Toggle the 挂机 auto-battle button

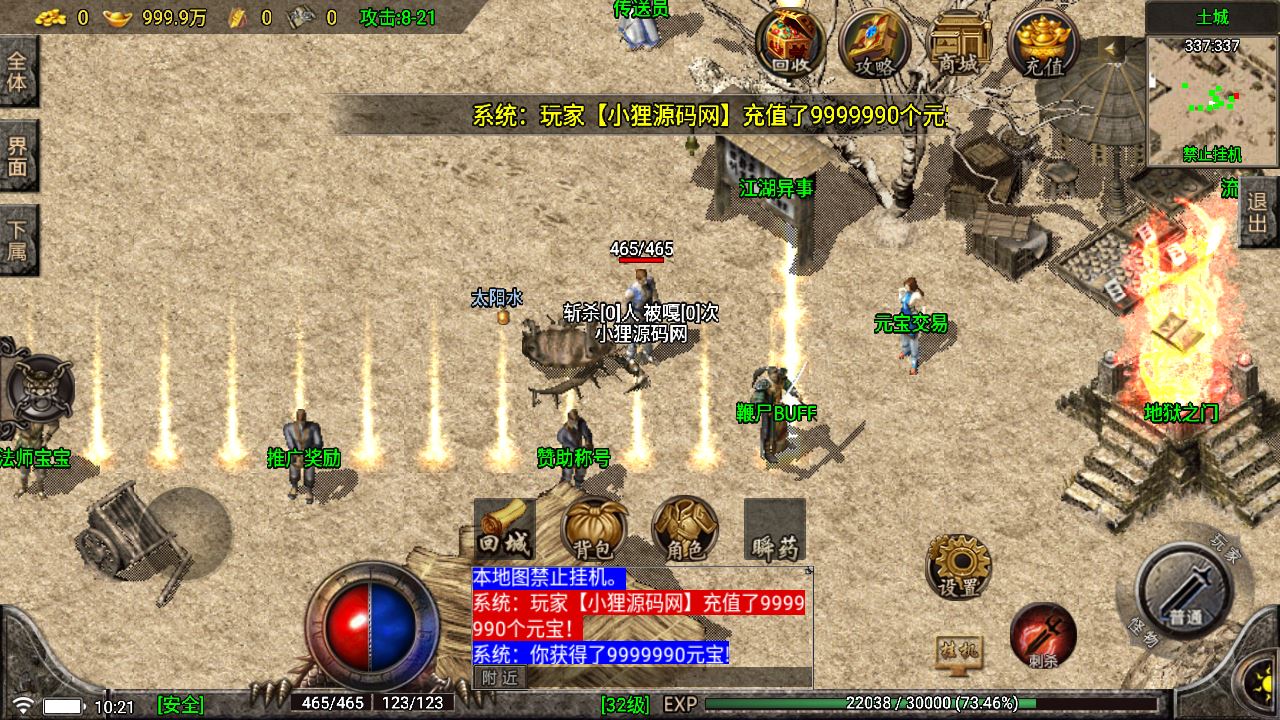958,653
